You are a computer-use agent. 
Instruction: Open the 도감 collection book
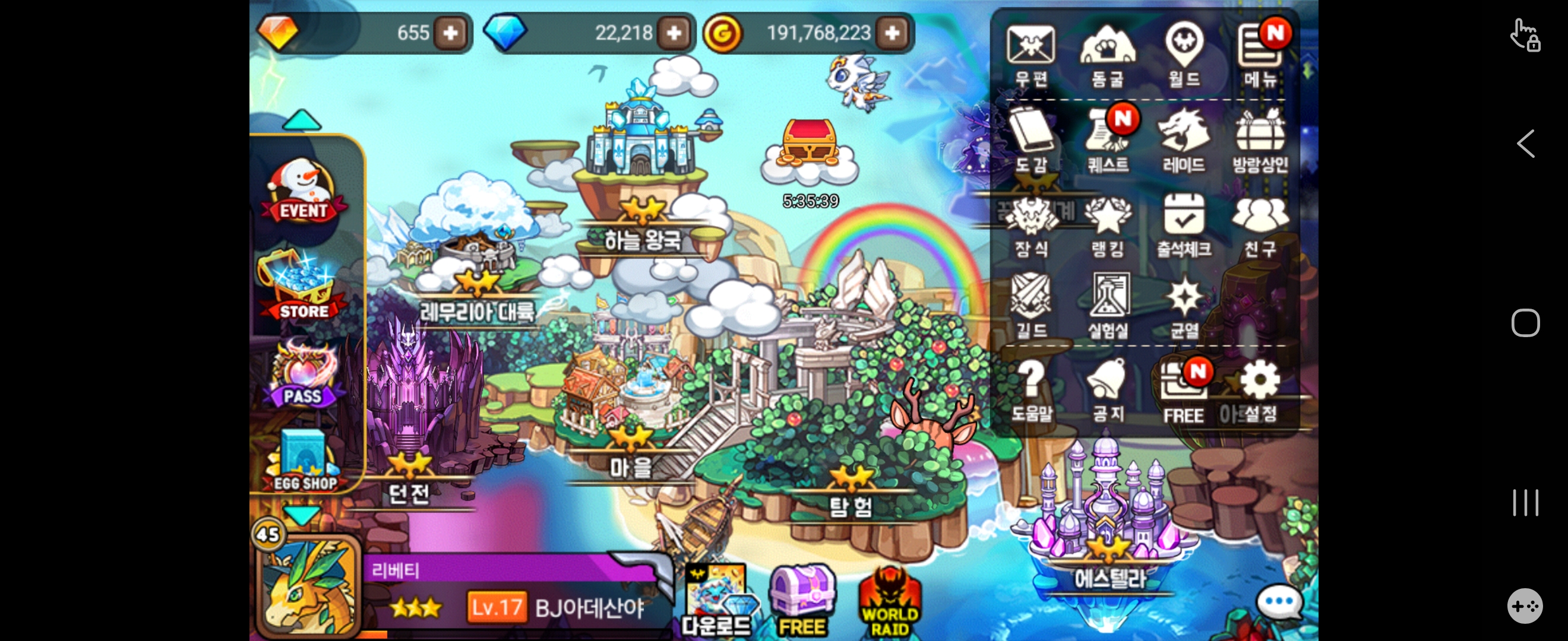click(1030, 139)
